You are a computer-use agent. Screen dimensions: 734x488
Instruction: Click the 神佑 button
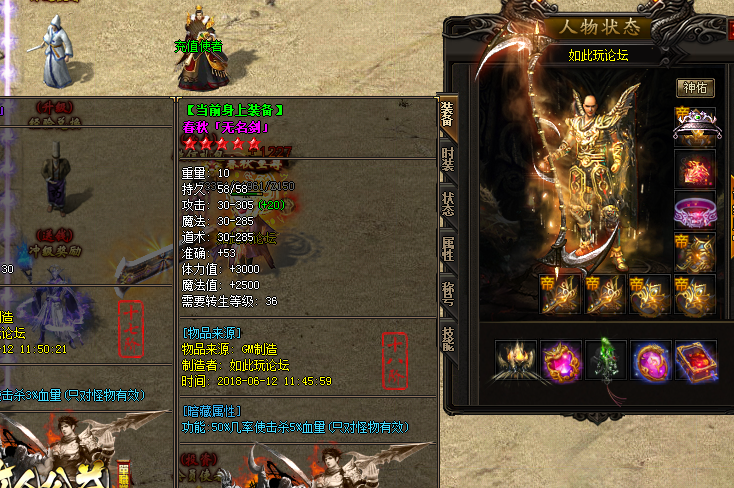[695, 88]
